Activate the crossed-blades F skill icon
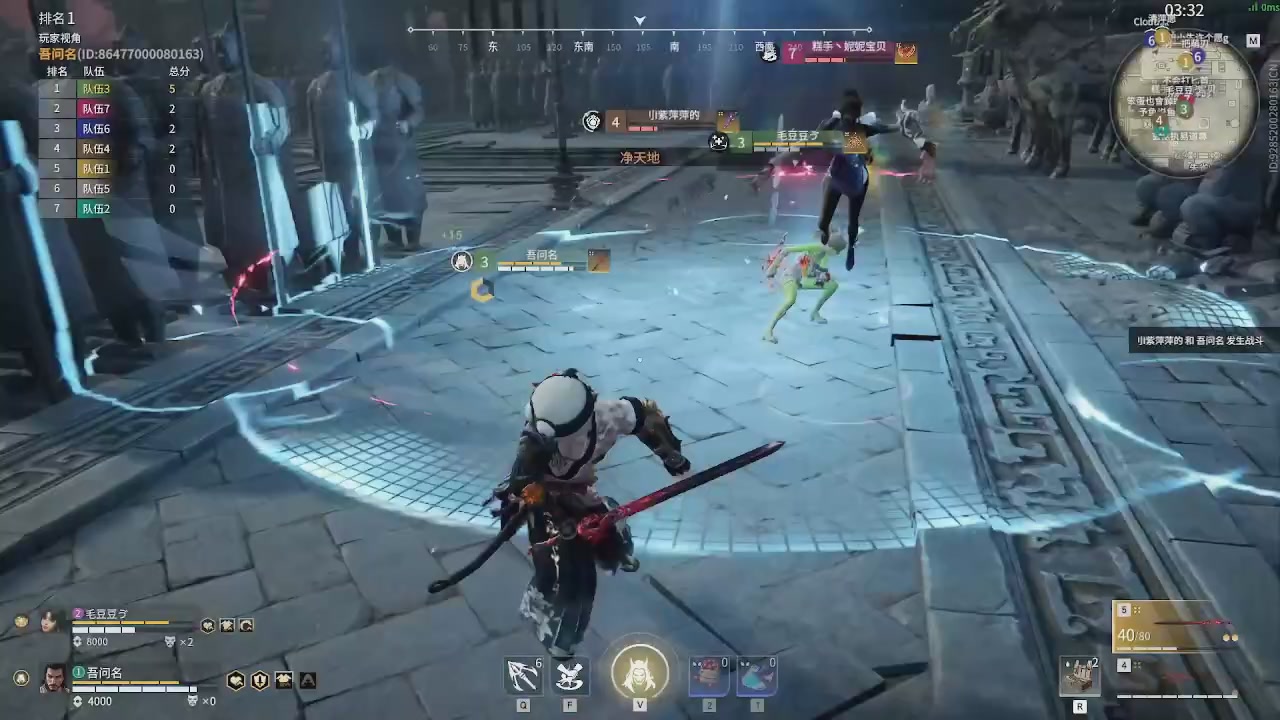 571,676
